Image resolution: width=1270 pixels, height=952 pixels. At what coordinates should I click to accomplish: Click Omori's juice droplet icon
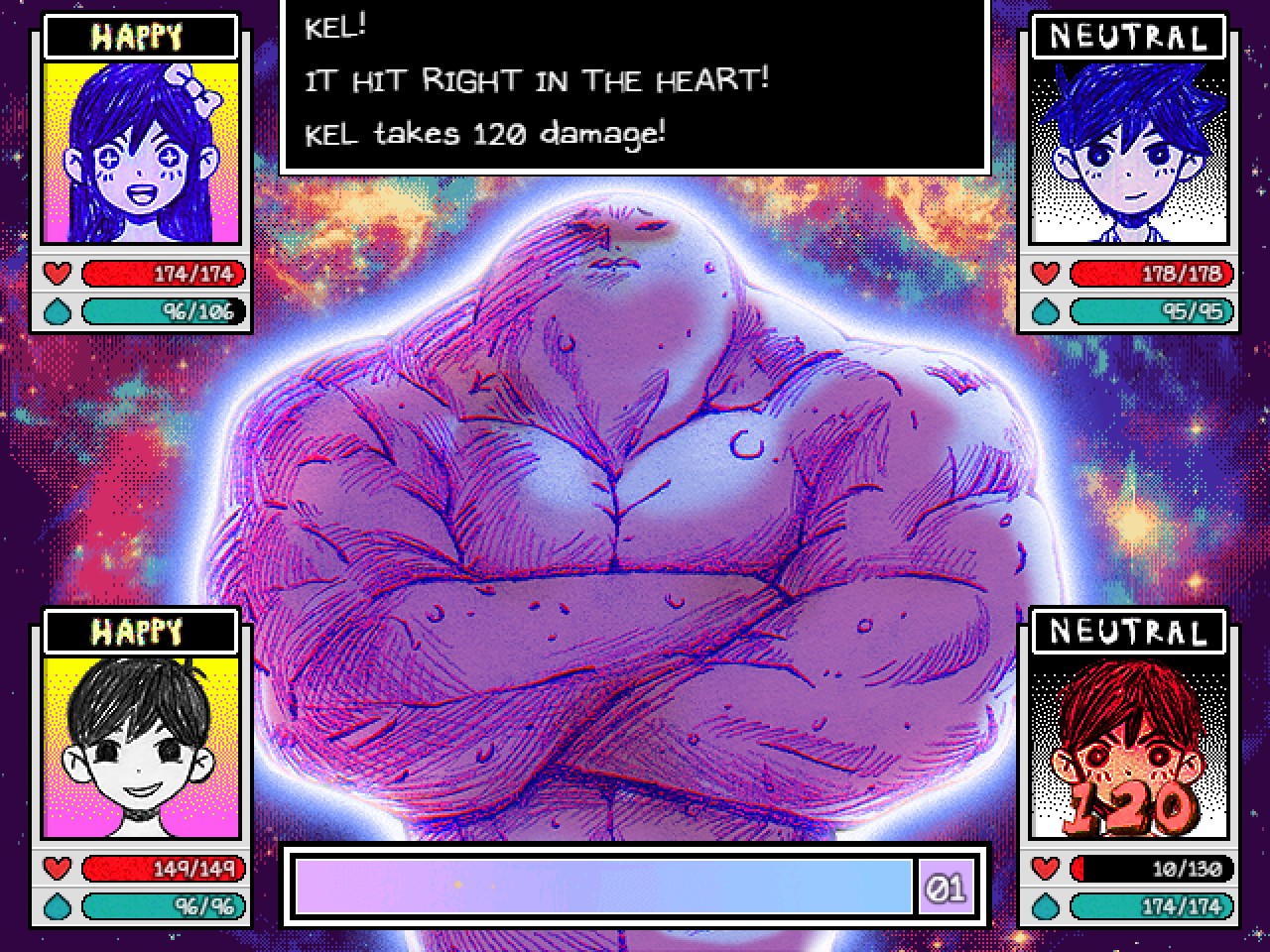click(x=58, y=905)
